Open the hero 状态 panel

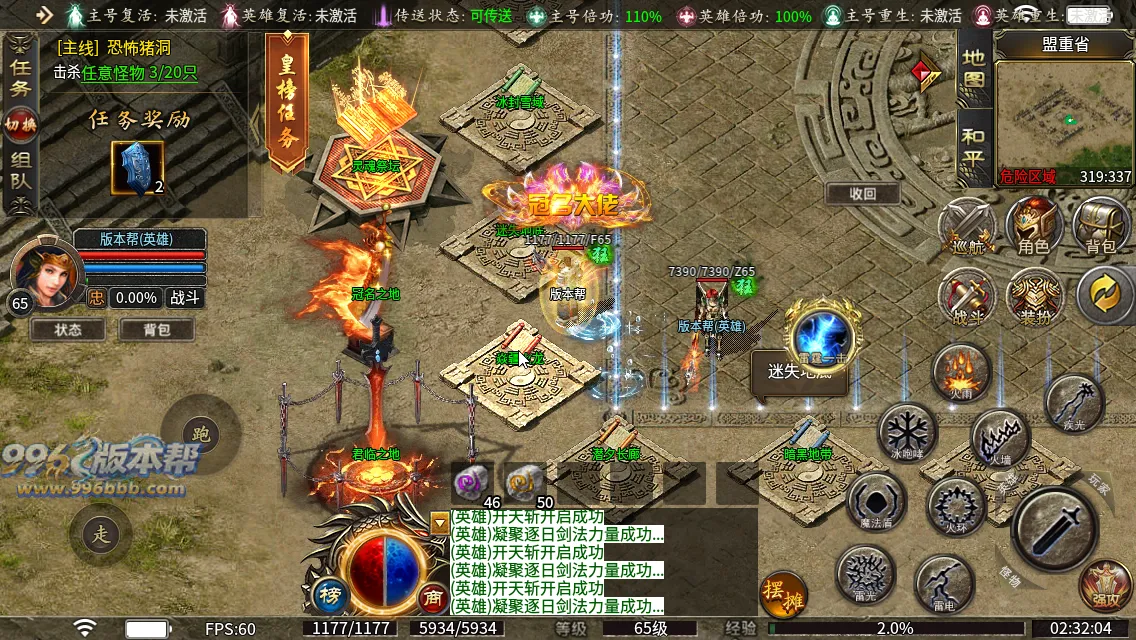click(68, 329)
